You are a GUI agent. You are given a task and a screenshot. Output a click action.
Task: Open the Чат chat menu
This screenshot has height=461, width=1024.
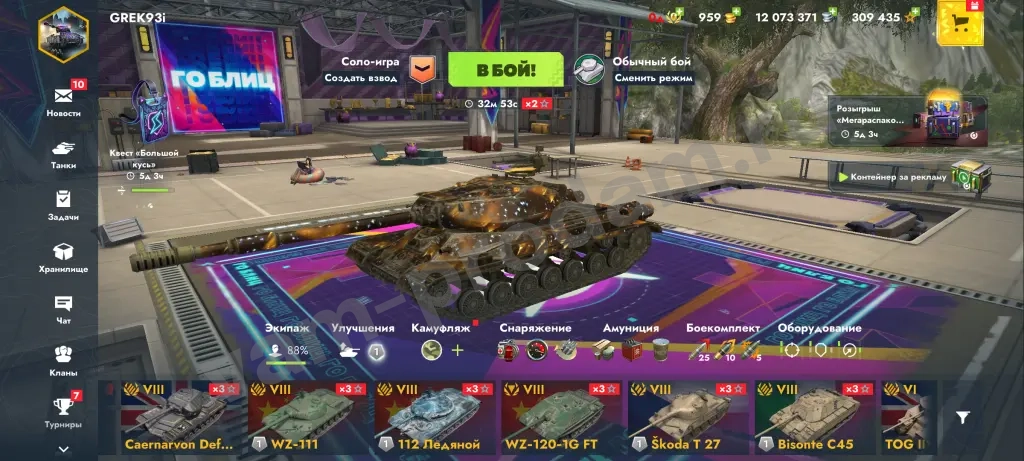(x=63, y=308)
